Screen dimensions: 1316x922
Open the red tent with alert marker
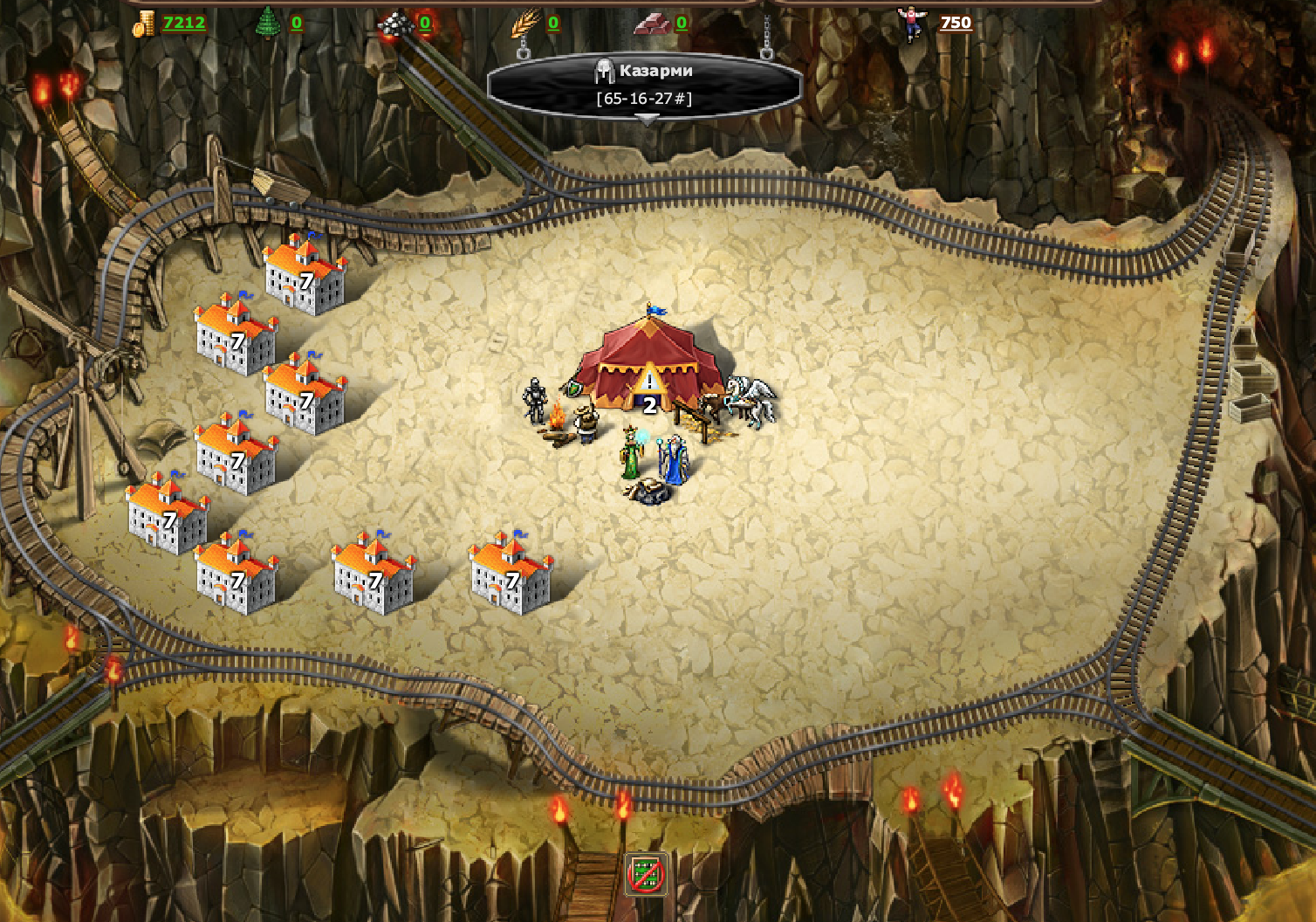(x=649, y=368)
